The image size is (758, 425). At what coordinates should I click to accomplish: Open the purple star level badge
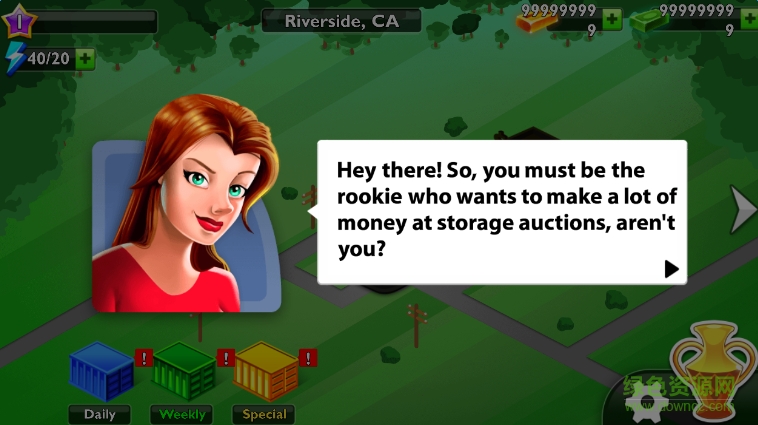(x=20, y=21)
